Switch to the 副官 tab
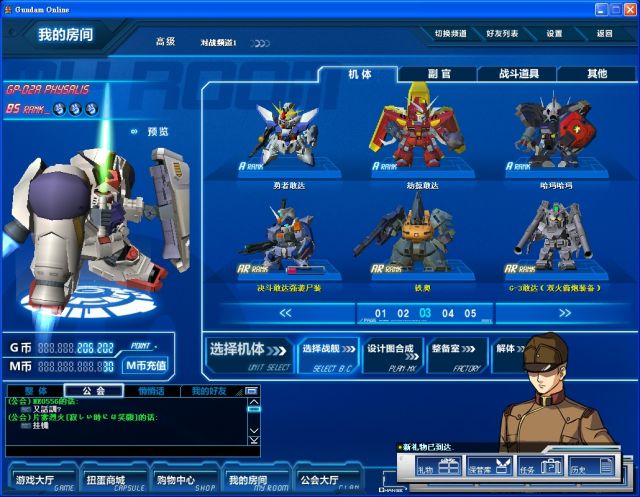 click(438, 74)
